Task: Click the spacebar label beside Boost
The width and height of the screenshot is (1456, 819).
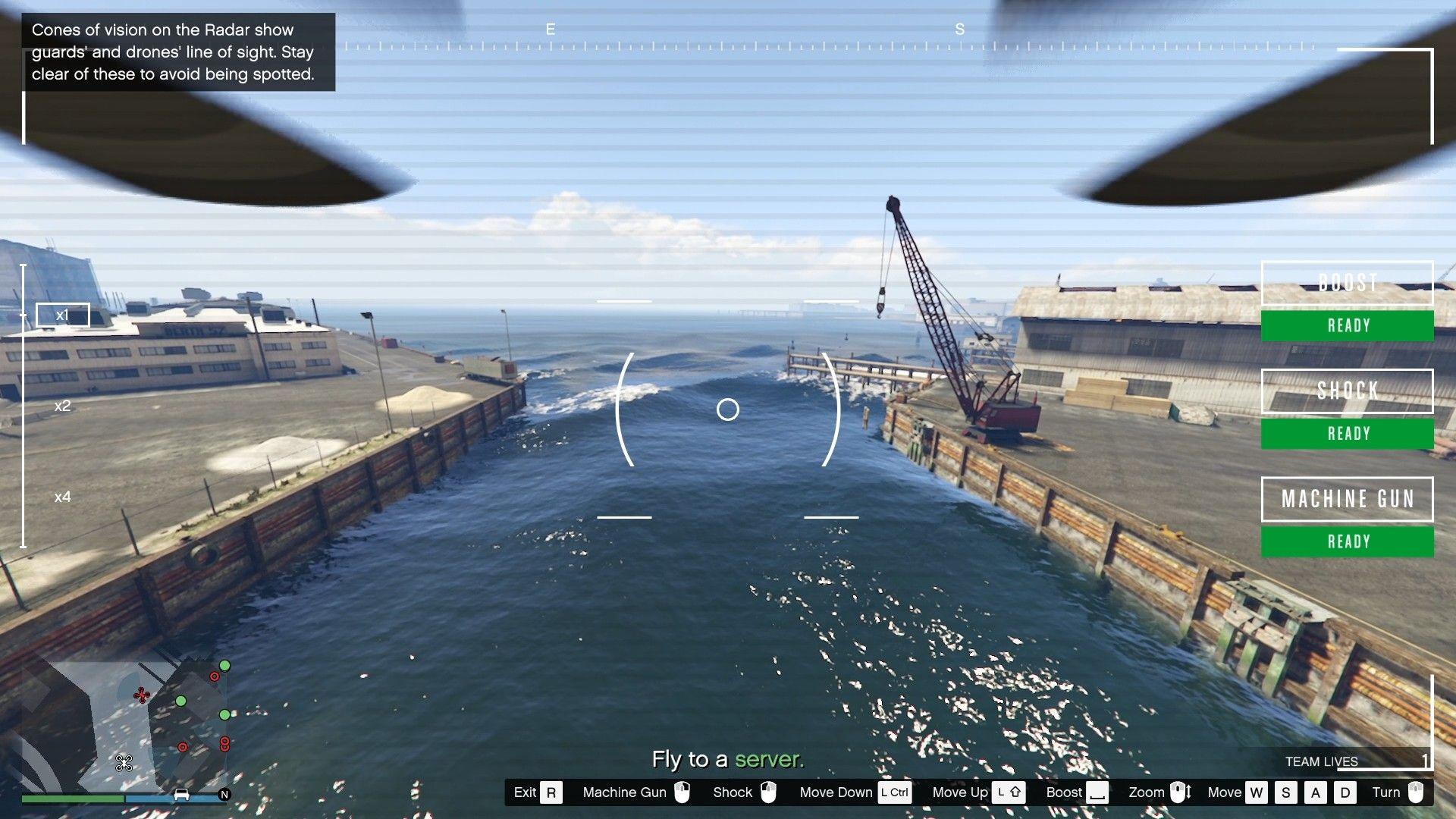Action: click(x=1097, y=792)
